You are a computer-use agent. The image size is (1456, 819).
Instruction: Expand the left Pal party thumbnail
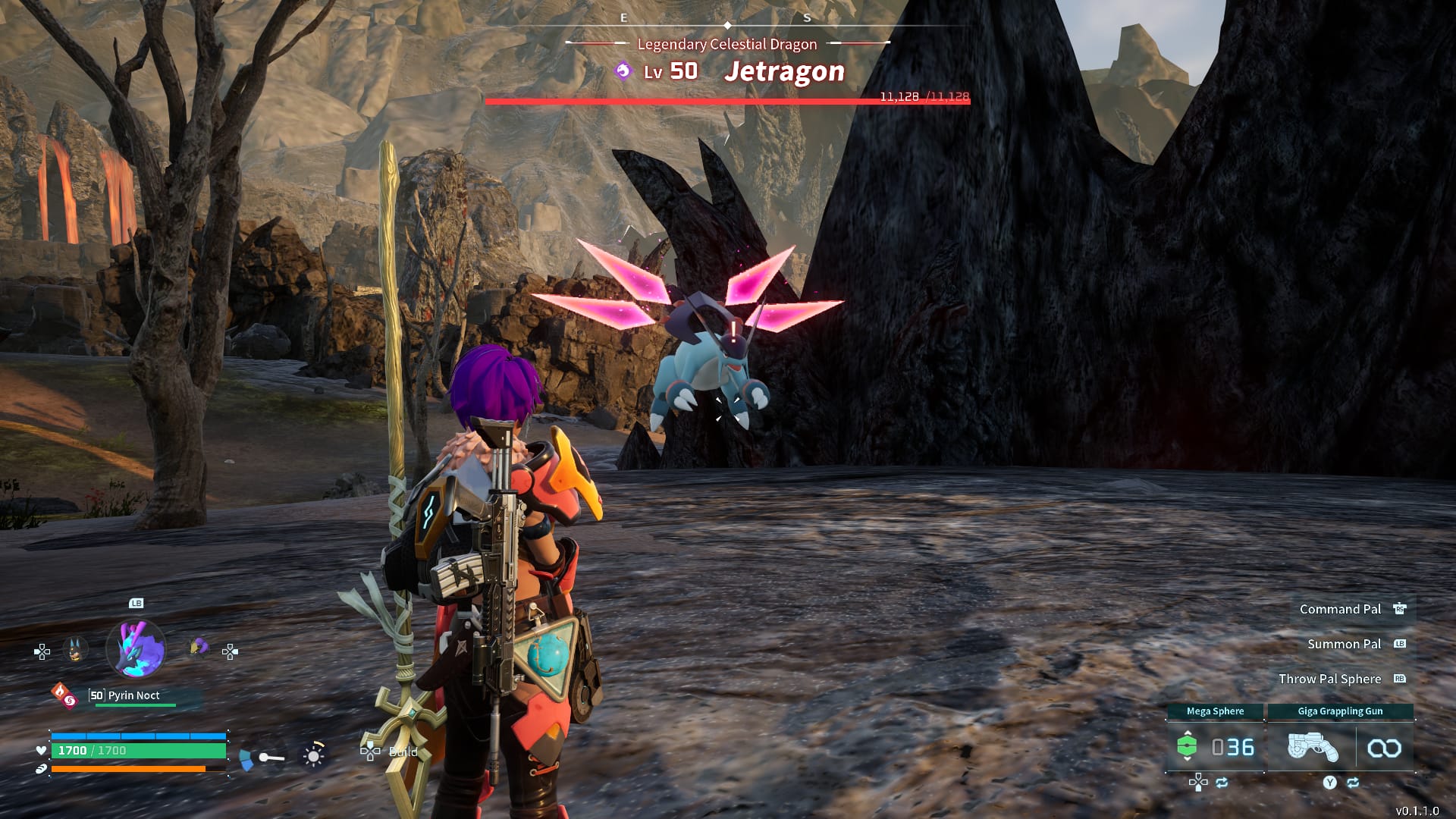74,649
